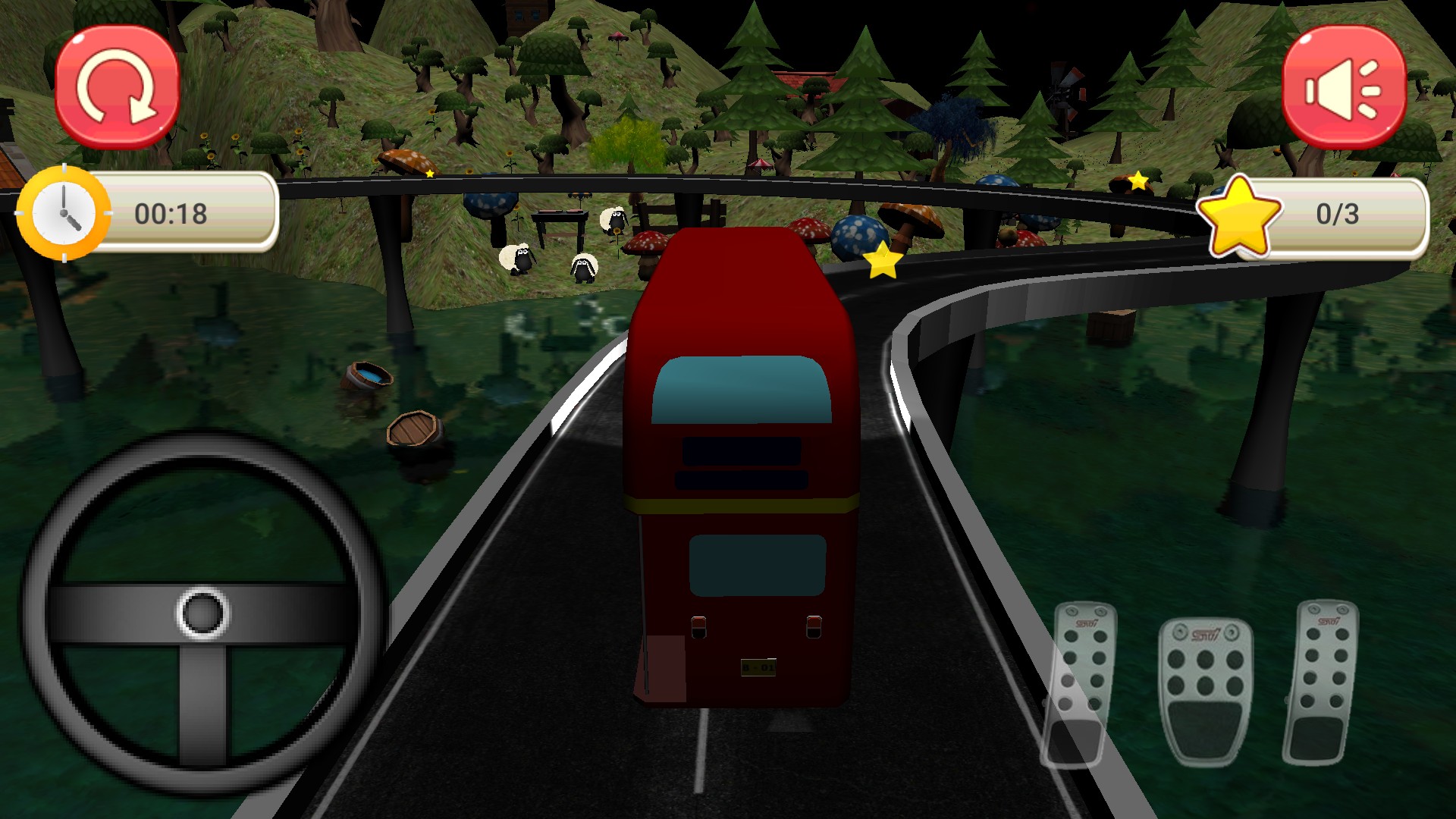
Task: Tap the steering wheel control
Action: (203, 613)
